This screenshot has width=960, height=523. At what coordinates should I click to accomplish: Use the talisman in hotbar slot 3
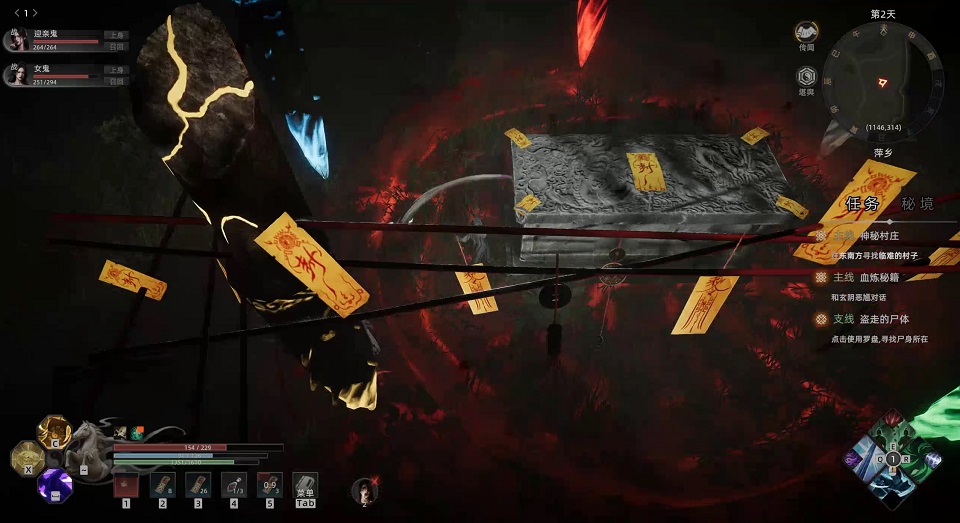click(x=198, y=485)
